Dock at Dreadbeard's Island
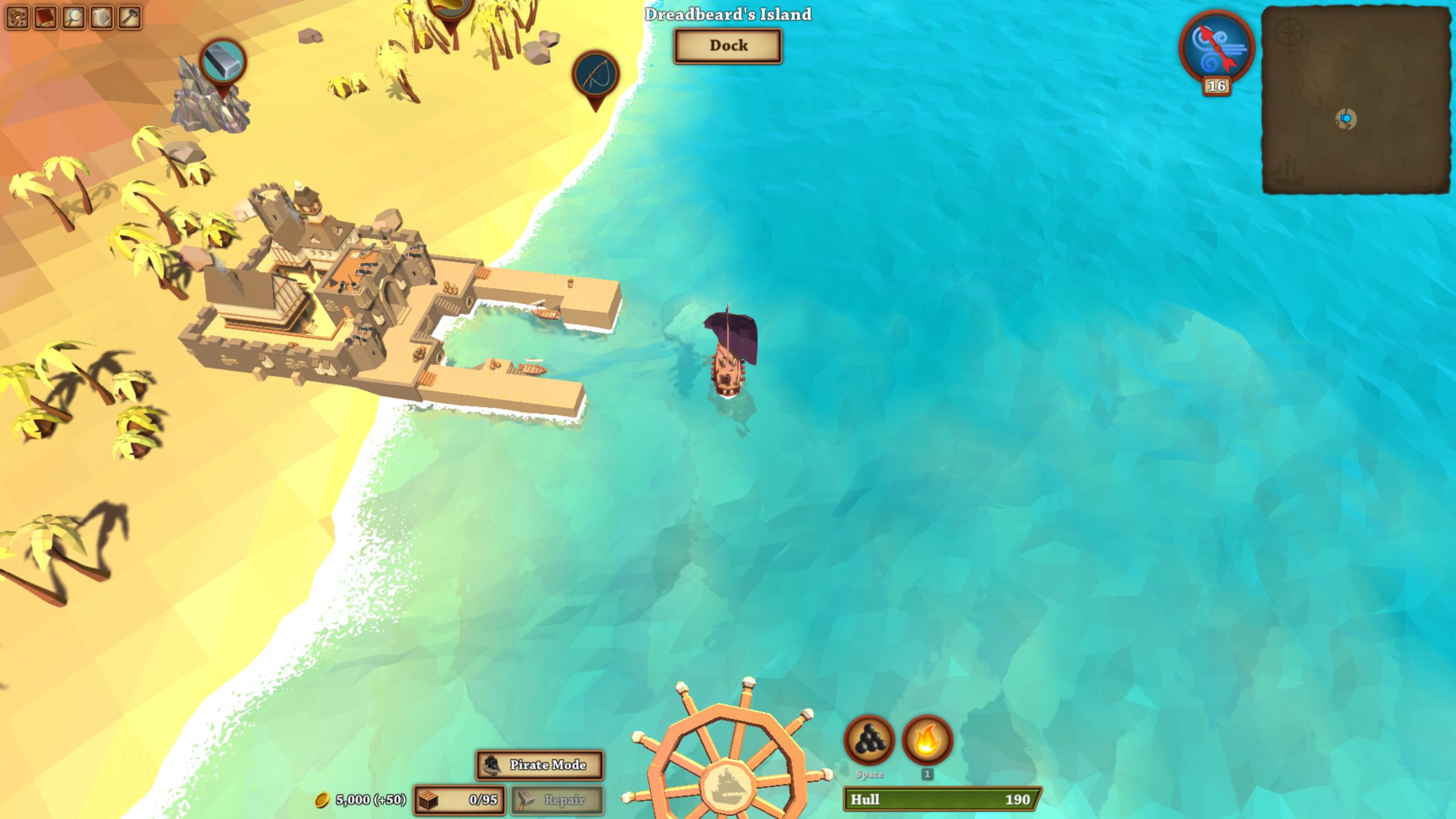Viewport: 1456px width, 819px height. tap(727, 45)
